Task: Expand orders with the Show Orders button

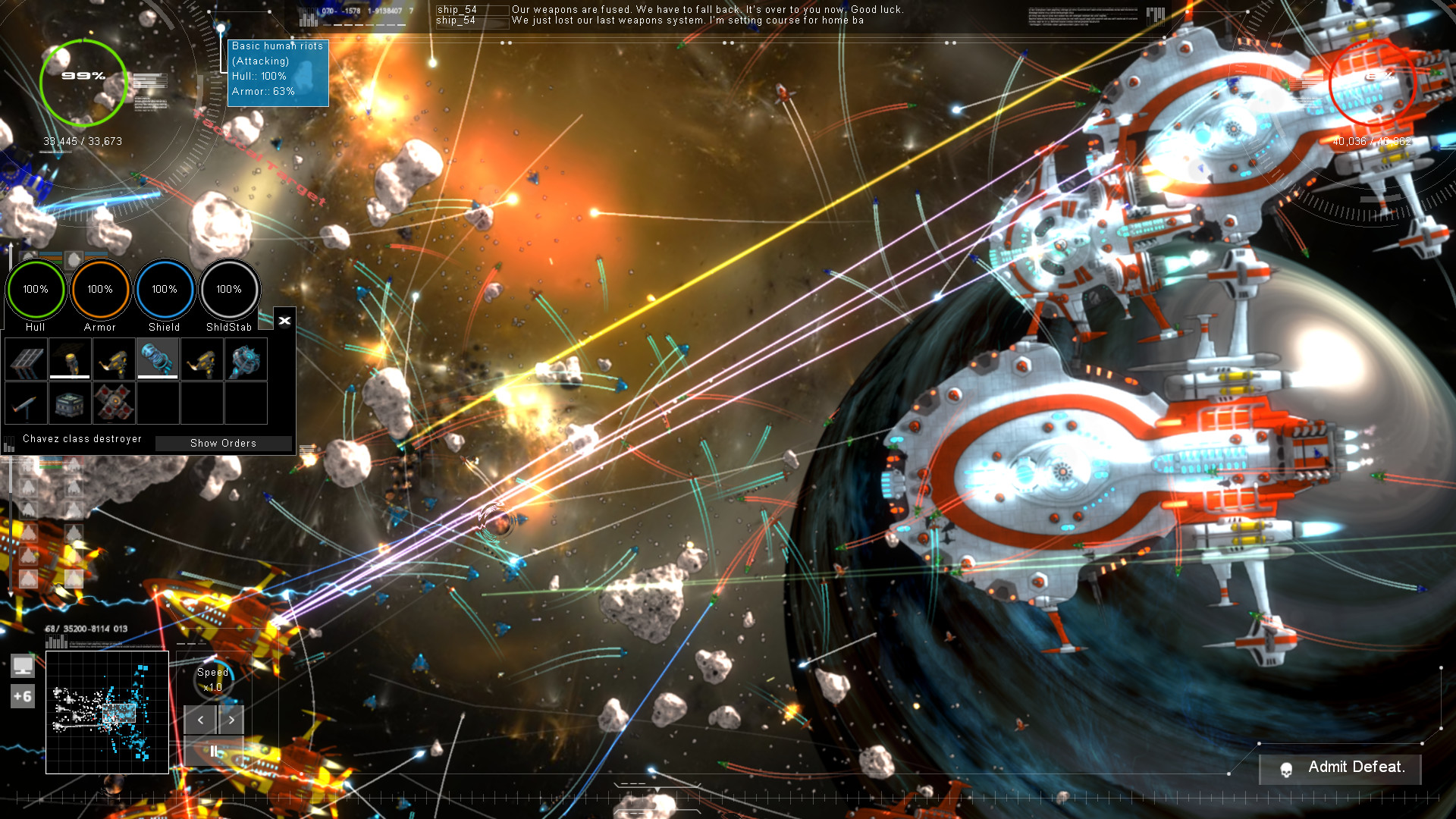Action: coord(224,443)
